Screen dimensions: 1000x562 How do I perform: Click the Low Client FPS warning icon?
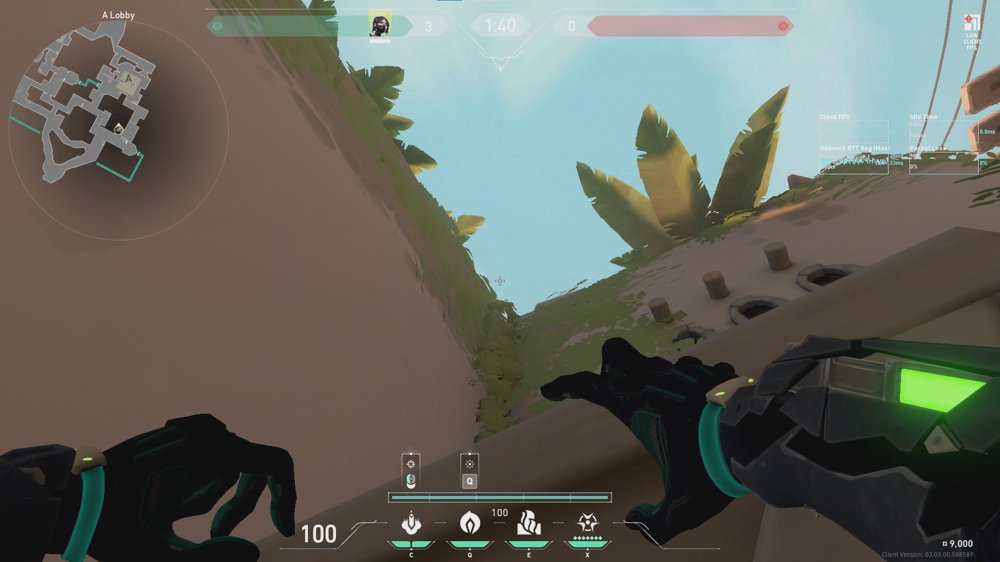click(970, 24)
